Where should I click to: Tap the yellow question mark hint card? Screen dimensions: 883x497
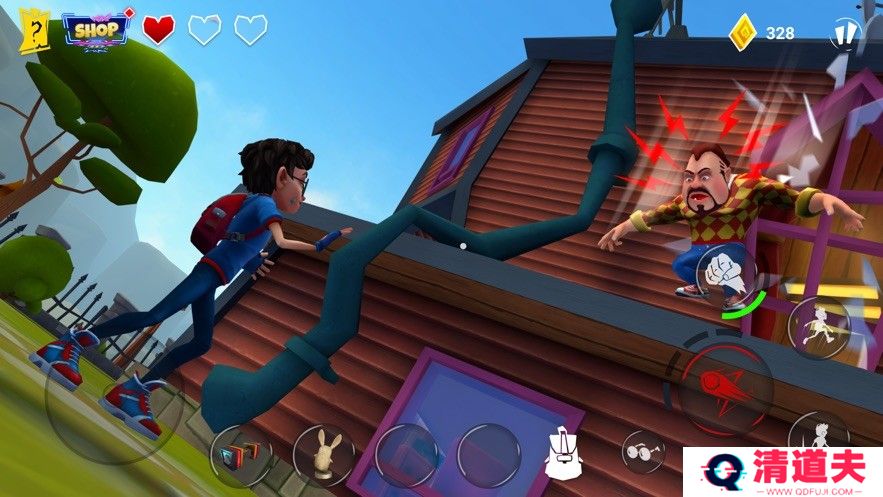click(x=33, y=32)
